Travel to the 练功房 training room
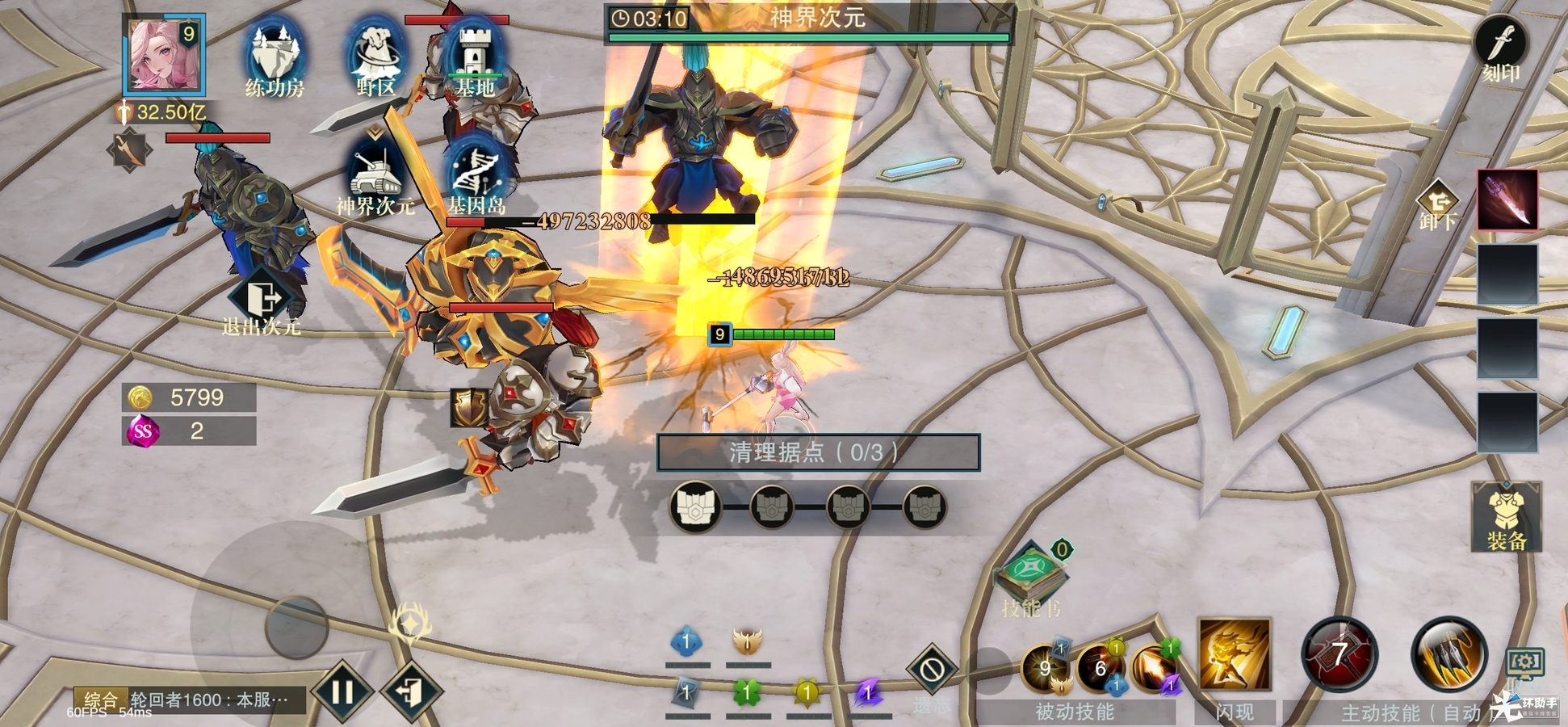 (275, 58)
